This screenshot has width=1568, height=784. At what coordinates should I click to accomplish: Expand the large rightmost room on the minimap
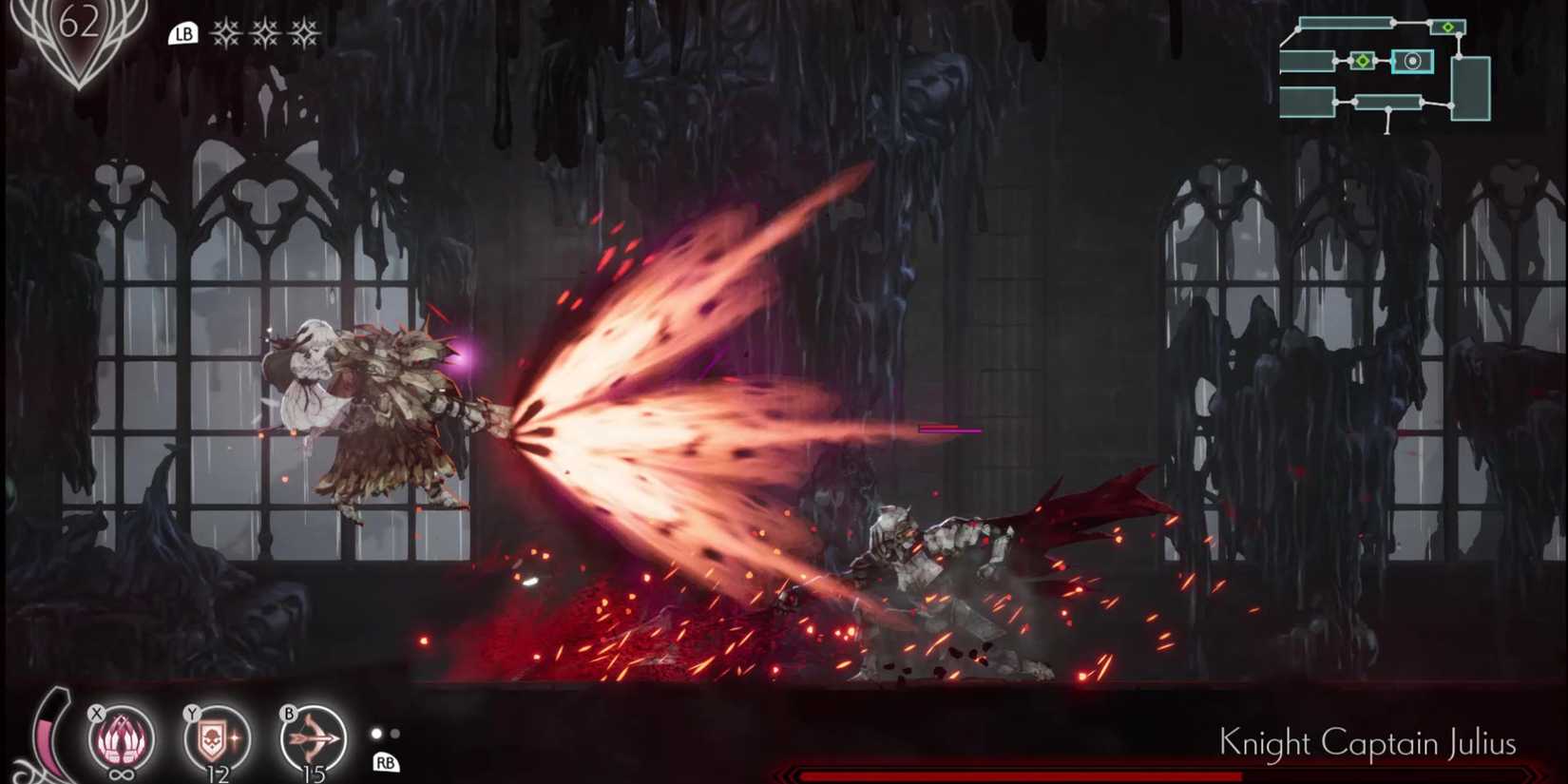point(1472,87)
